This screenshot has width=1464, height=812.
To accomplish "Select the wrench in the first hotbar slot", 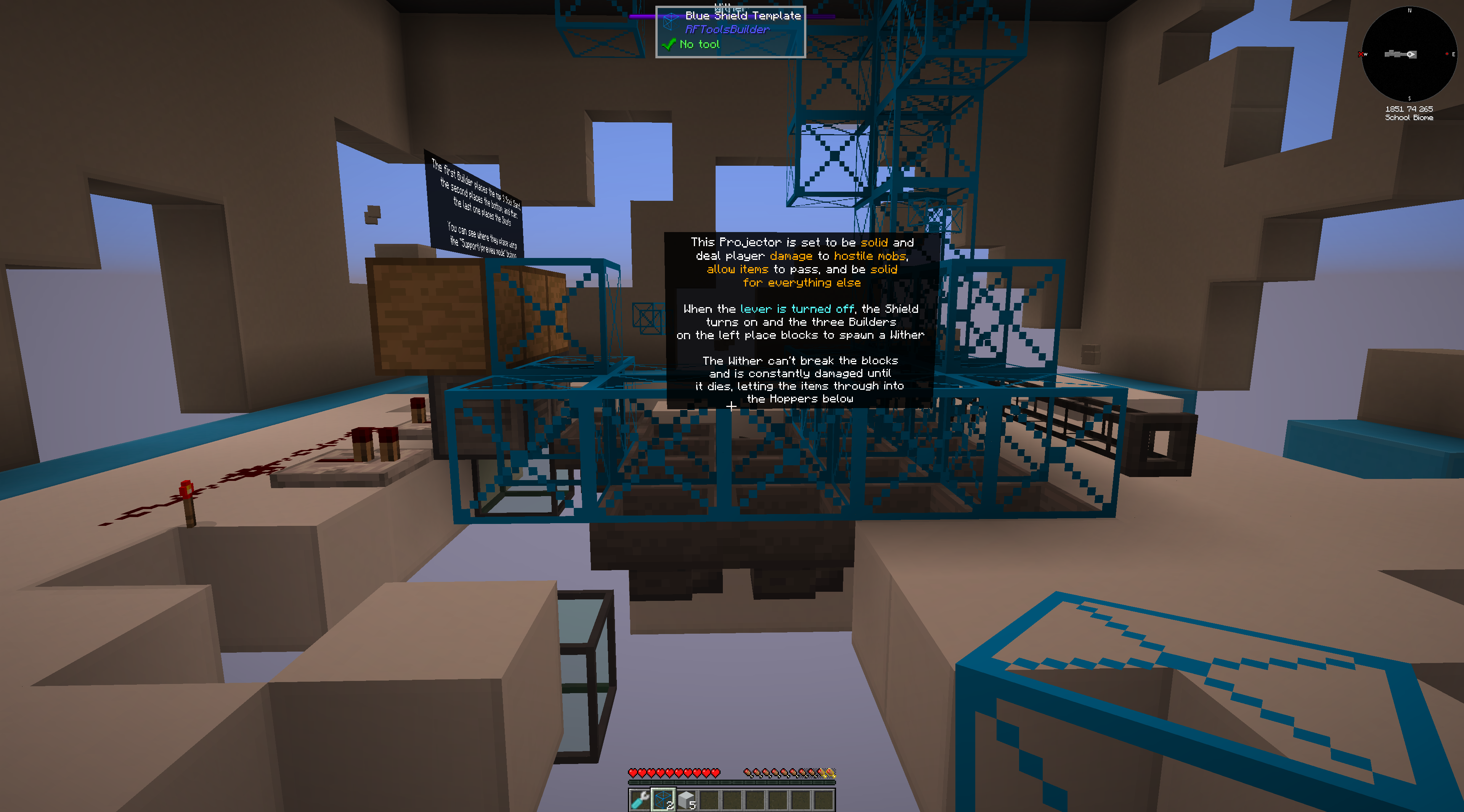I will 641,798.
